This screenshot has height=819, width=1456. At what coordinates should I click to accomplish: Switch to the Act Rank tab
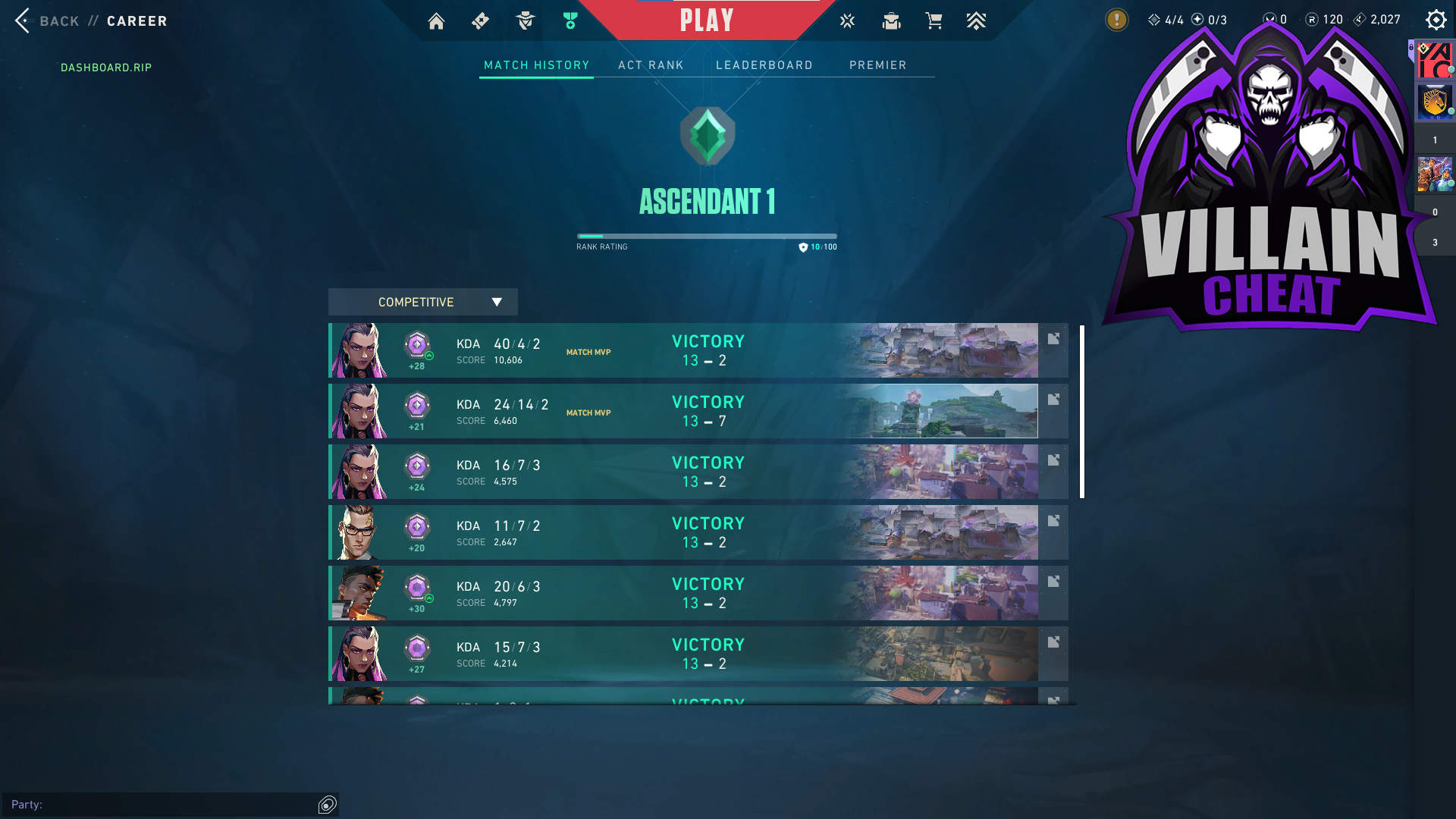pyautogui.click(x=651, y=65)
